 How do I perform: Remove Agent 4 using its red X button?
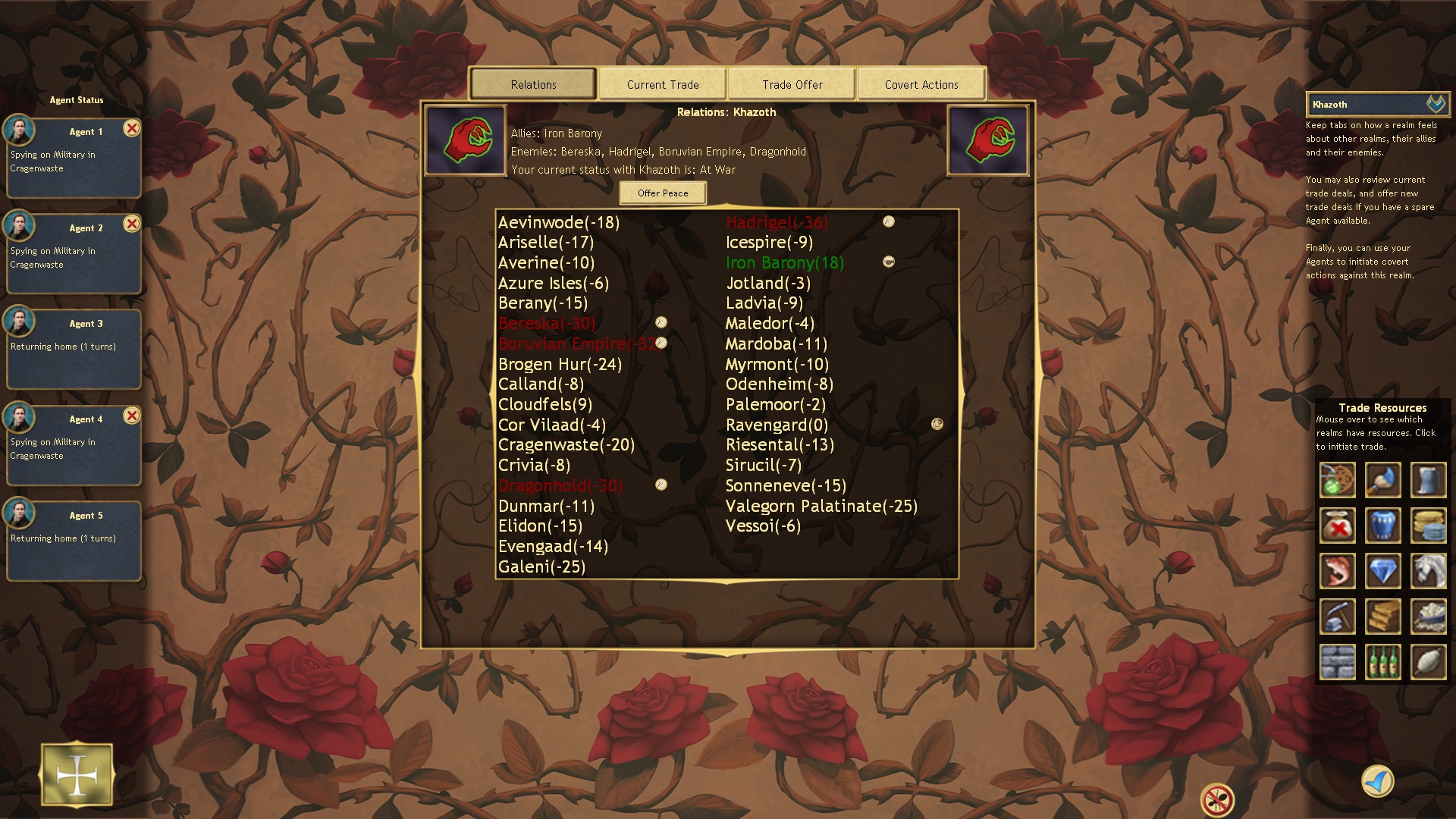coord(133,416)
